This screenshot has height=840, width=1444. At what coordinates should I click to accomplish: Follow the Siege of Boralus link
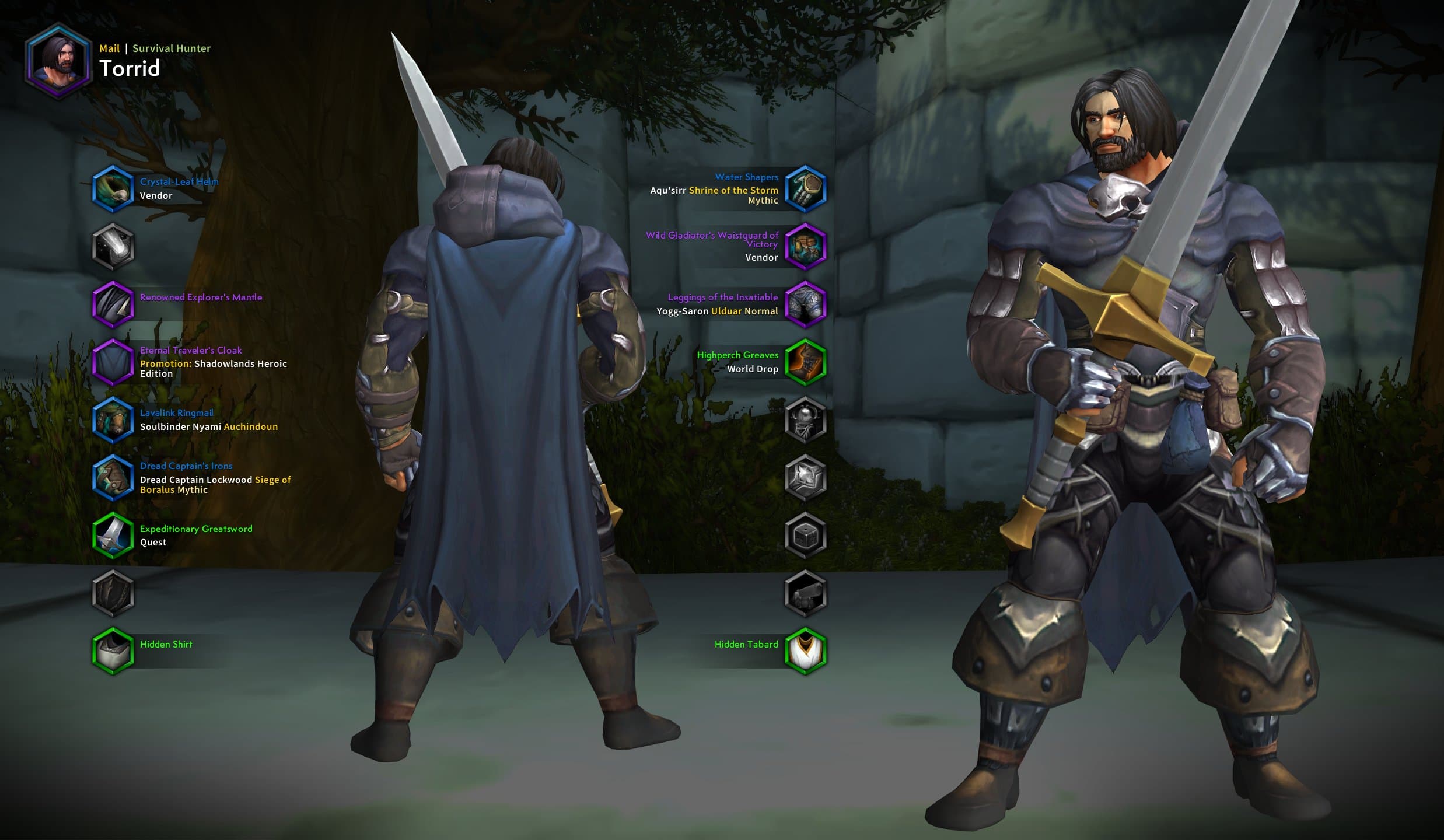pos(273,480)
